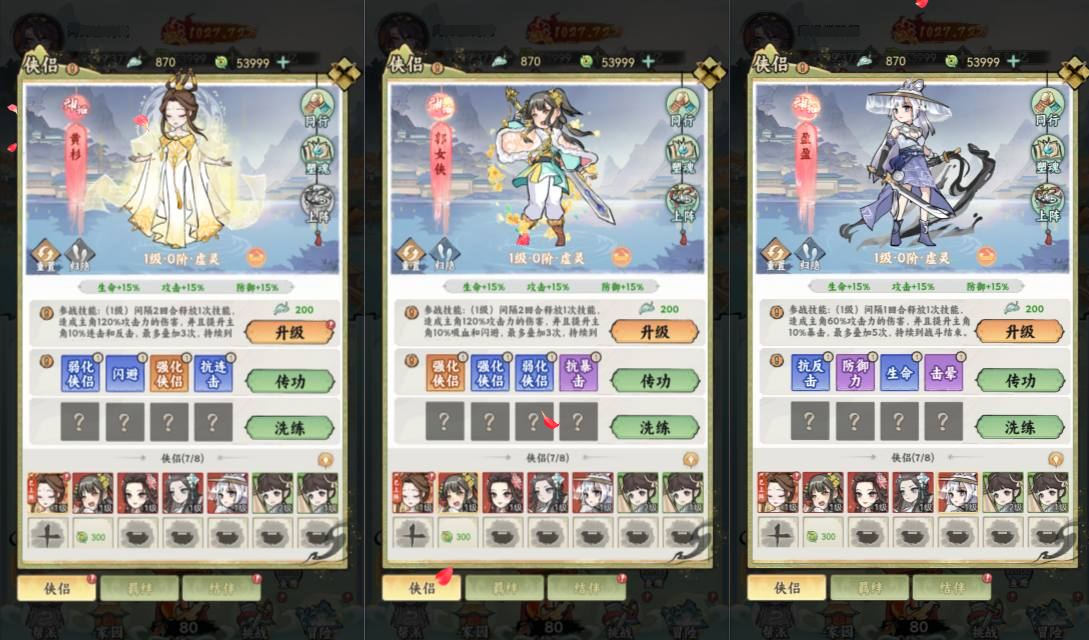
Task: Open 塑魂 beside the 郭女侠 character
Action: (683, 156)
